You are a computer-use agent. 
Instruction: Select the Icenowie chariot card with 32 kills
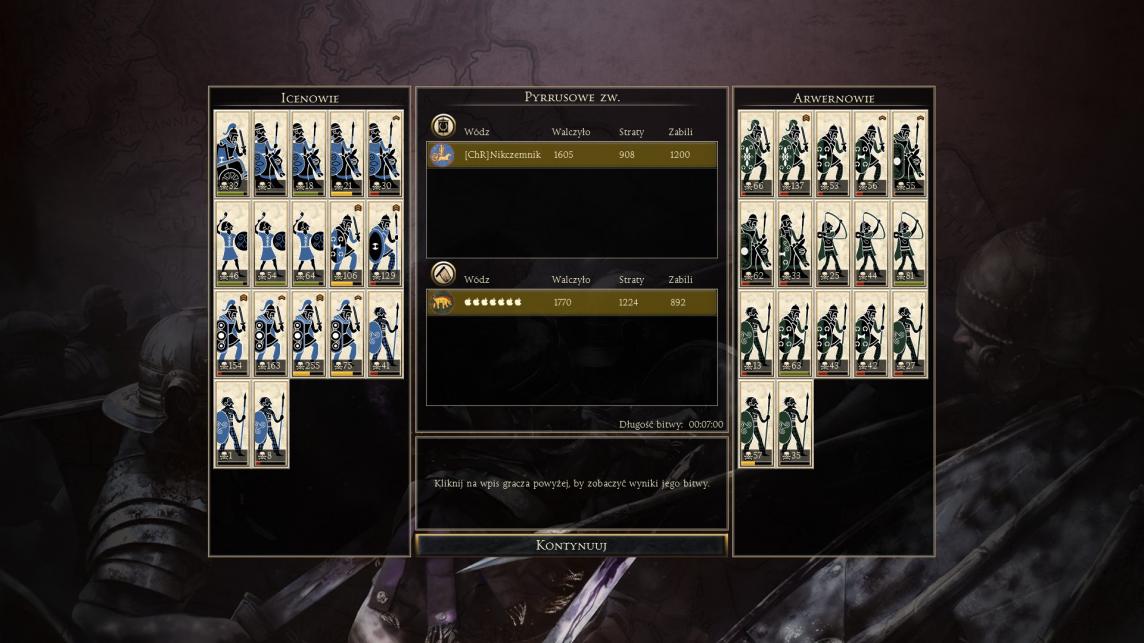point(232,153)
